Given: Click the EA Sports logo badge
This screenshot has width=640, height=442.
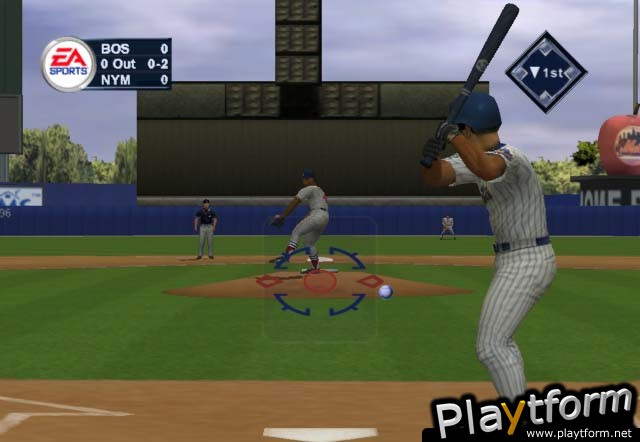Looking at the screenshot, I should point(68,64).
